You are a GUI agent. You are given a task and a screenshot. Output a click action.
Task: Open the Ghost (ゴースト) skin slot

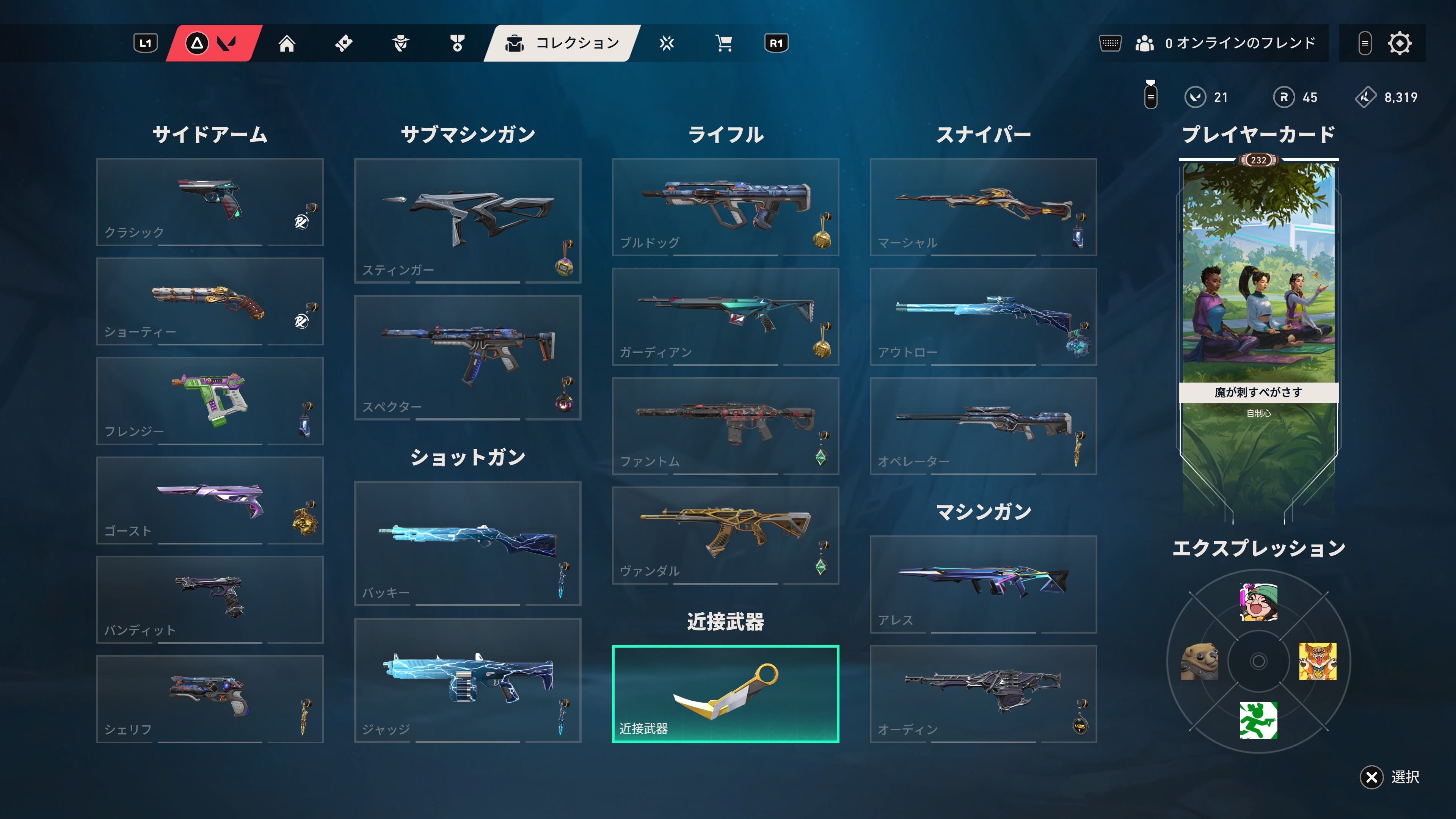pyautogui.click(x=210, y=500)
